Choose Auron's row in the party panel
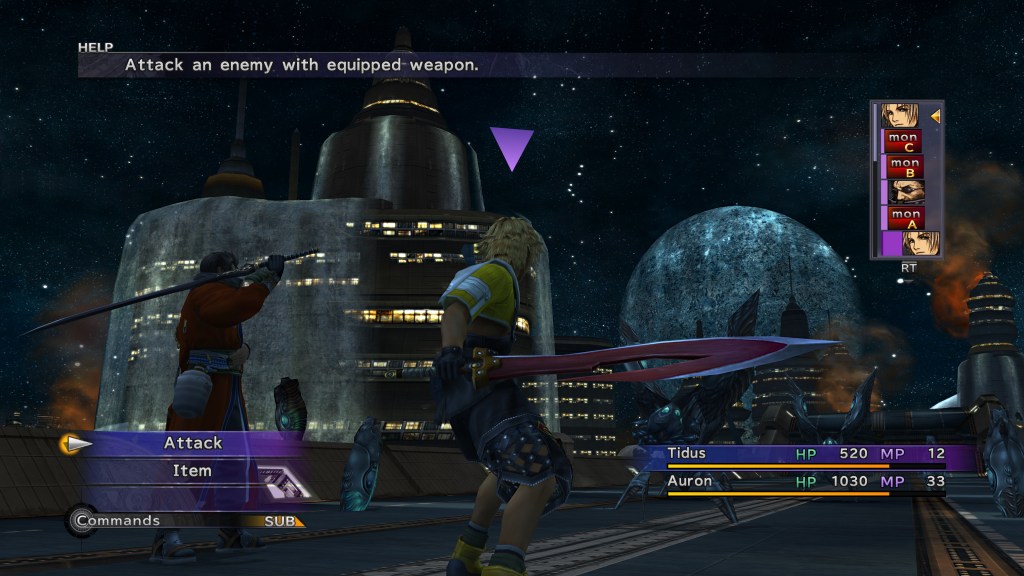The image size is (1024, 576). 805,482
